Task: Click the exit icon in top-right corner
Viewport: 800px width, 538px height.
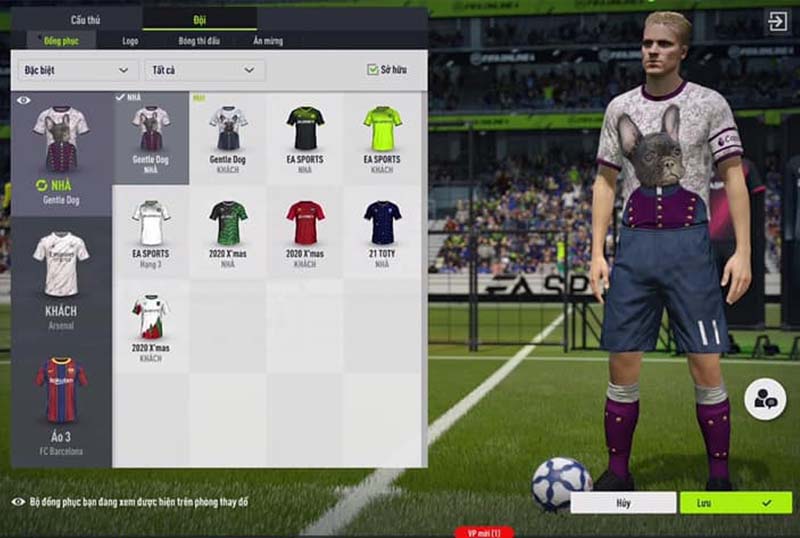Action: click(x=777, y=21)
